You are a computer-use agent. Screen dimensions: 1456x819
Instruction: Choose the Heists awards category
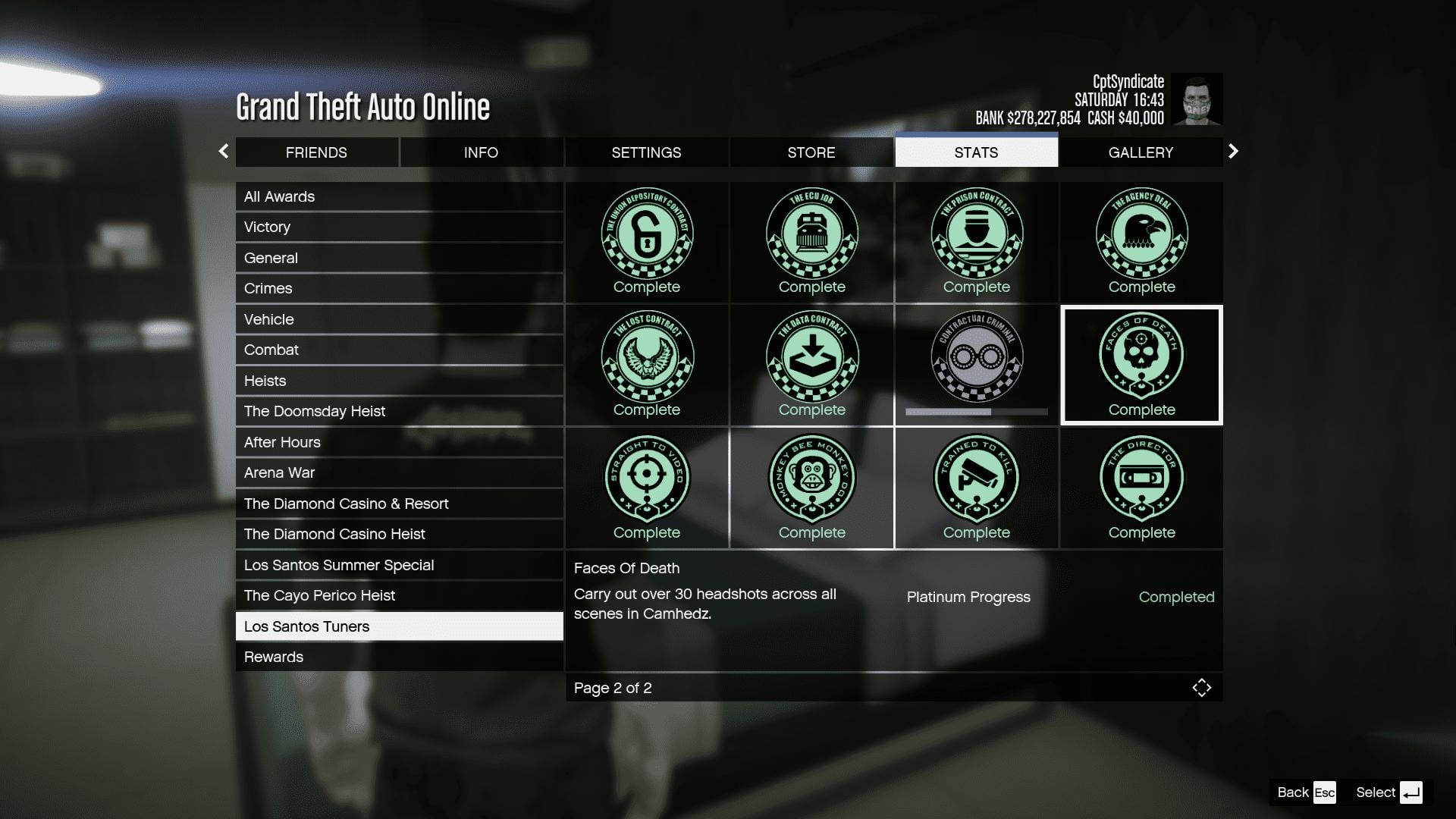(x=399, y=381)
